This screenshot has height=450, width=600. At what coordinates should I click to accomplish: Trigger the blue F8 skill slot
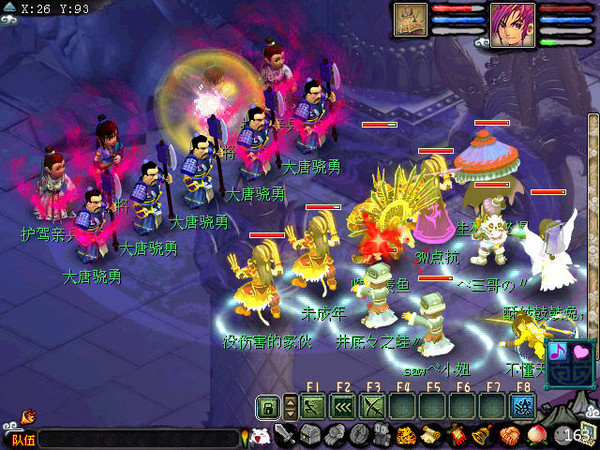(x=523, y=406)
